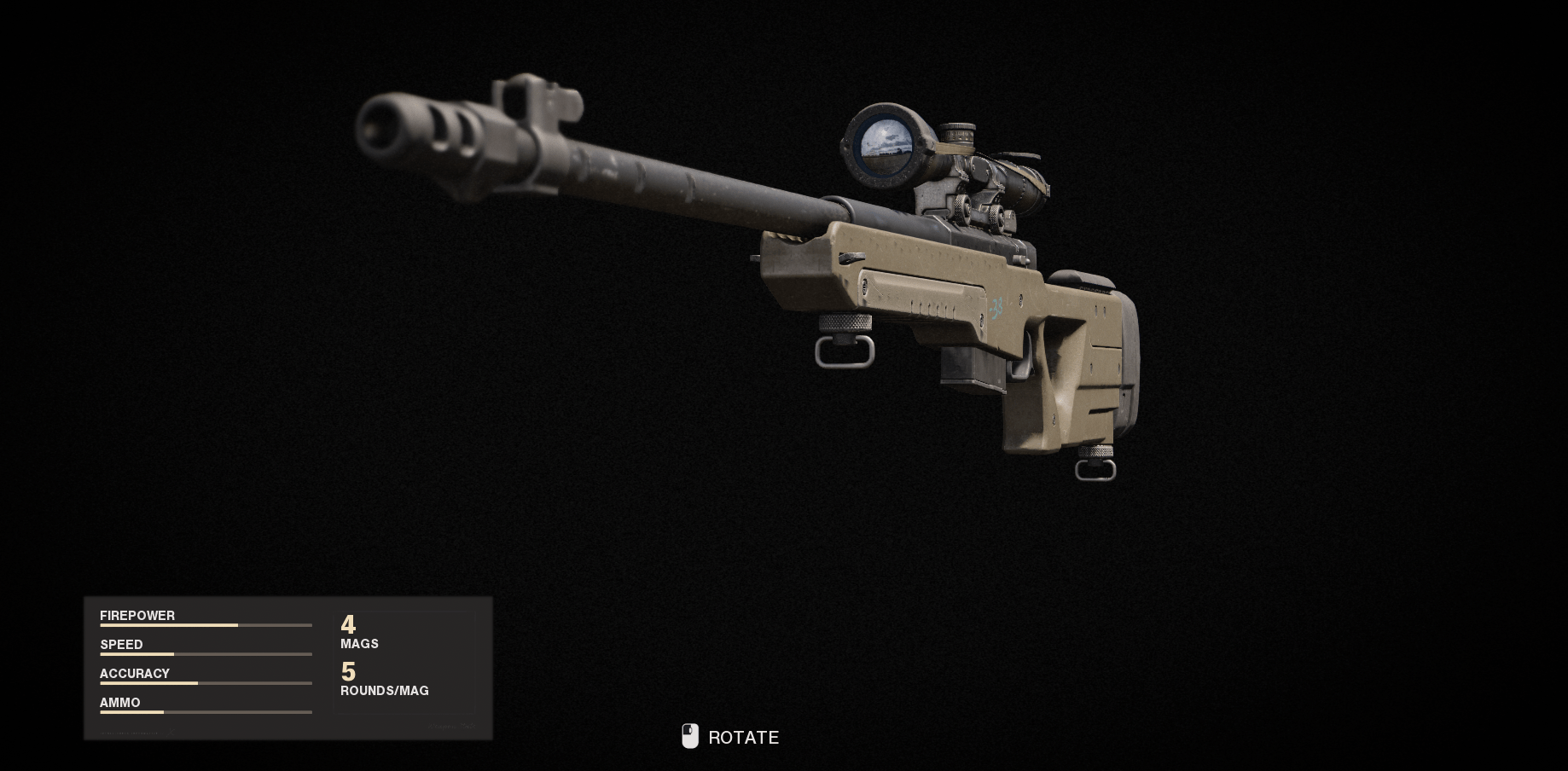Viewport: 1568px width, 771px height.
Task: Click the AMMO stat bar
Action: point(205,711)
